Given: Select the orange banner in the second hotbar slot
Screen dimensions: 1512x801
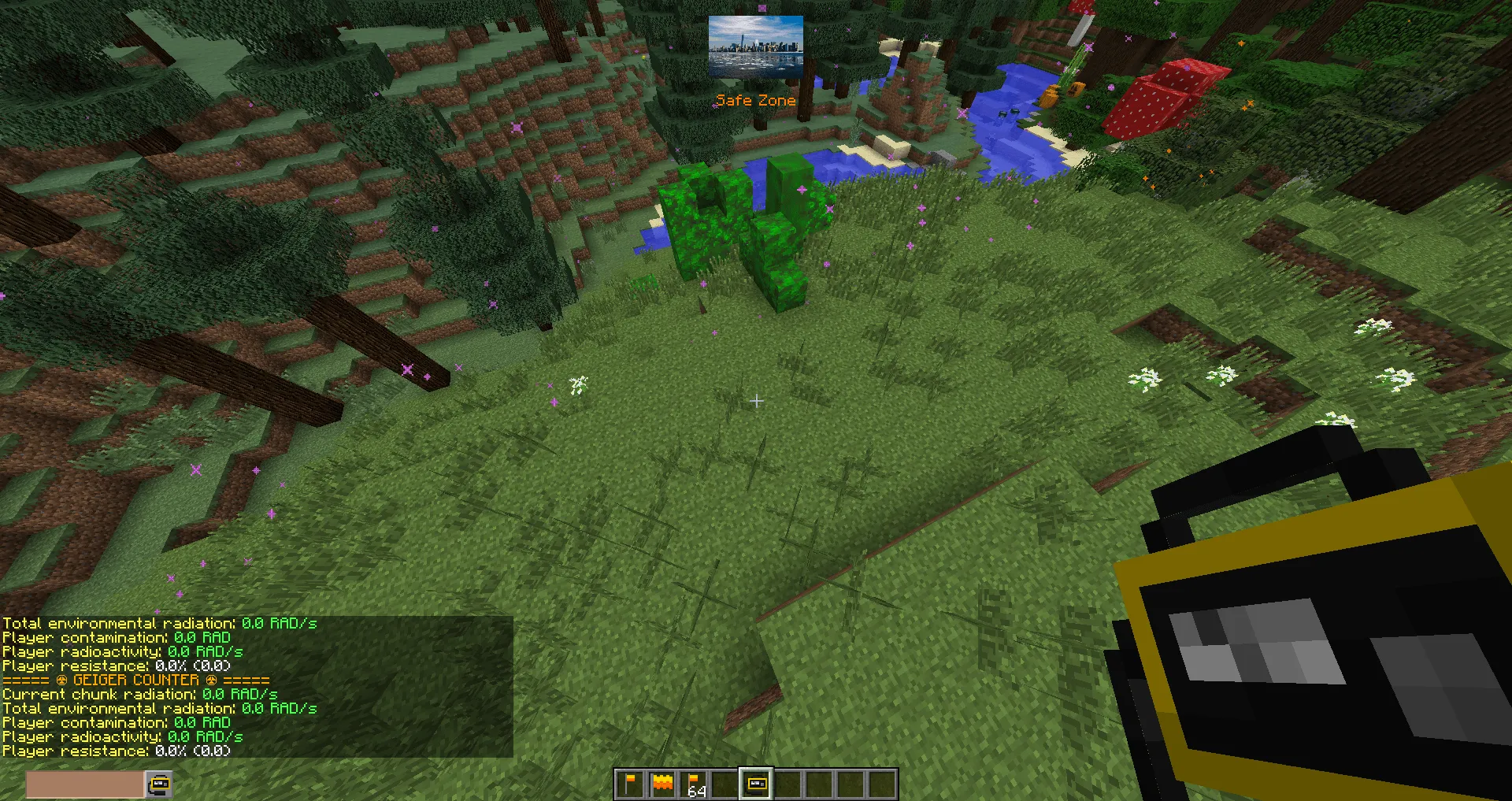Looking at the screenshot, I should point(661,784).
